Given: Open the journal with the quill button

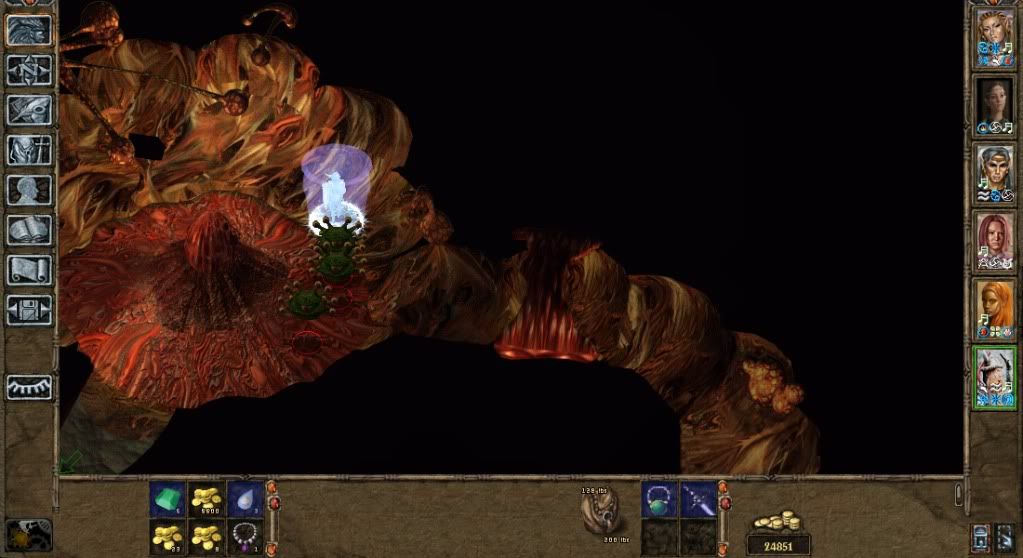Looking at the screenshot, I should pyautogui.click(x=29, y=109).
